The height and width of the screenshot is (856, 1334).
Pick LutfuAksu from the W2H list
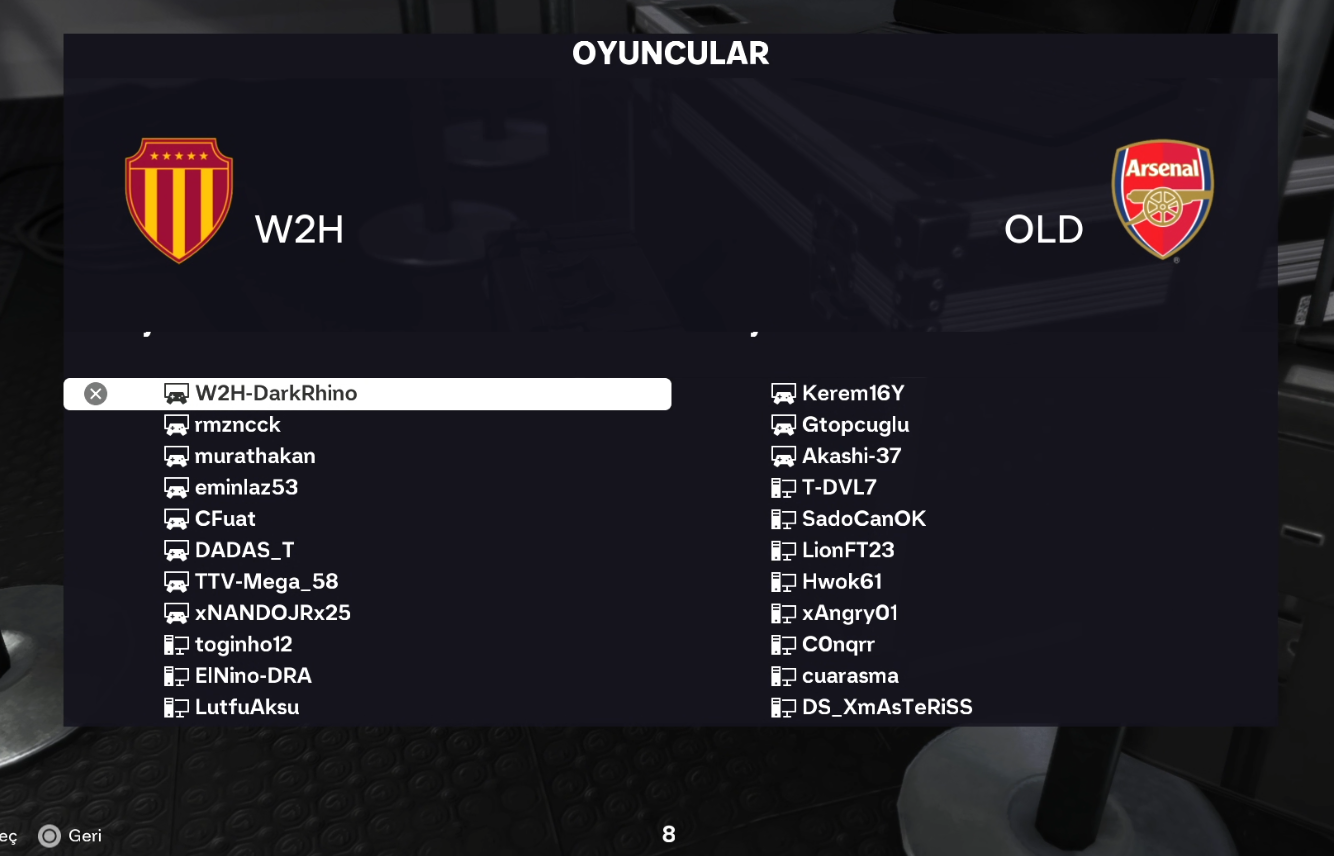(247, 708)
